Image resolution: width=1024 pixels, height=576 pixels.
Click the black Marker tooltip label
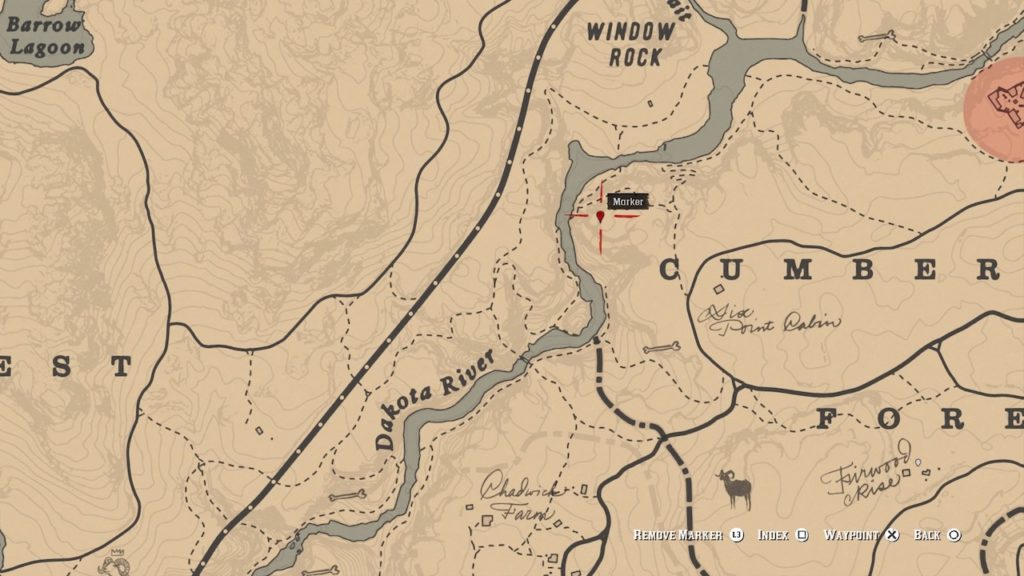point(627,202)
